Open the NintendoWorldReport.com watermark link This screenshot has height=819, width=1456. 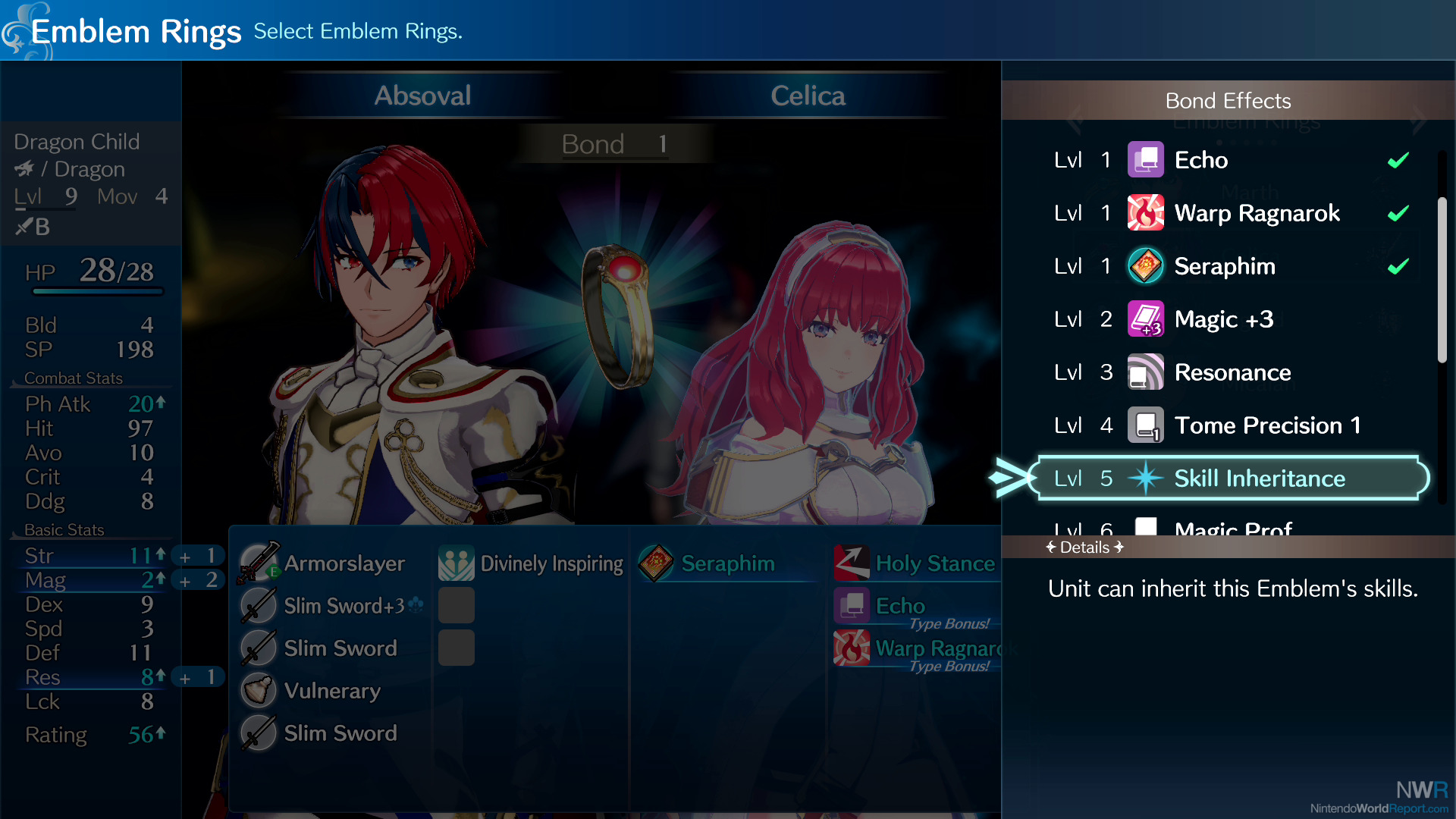point(1379,808)
